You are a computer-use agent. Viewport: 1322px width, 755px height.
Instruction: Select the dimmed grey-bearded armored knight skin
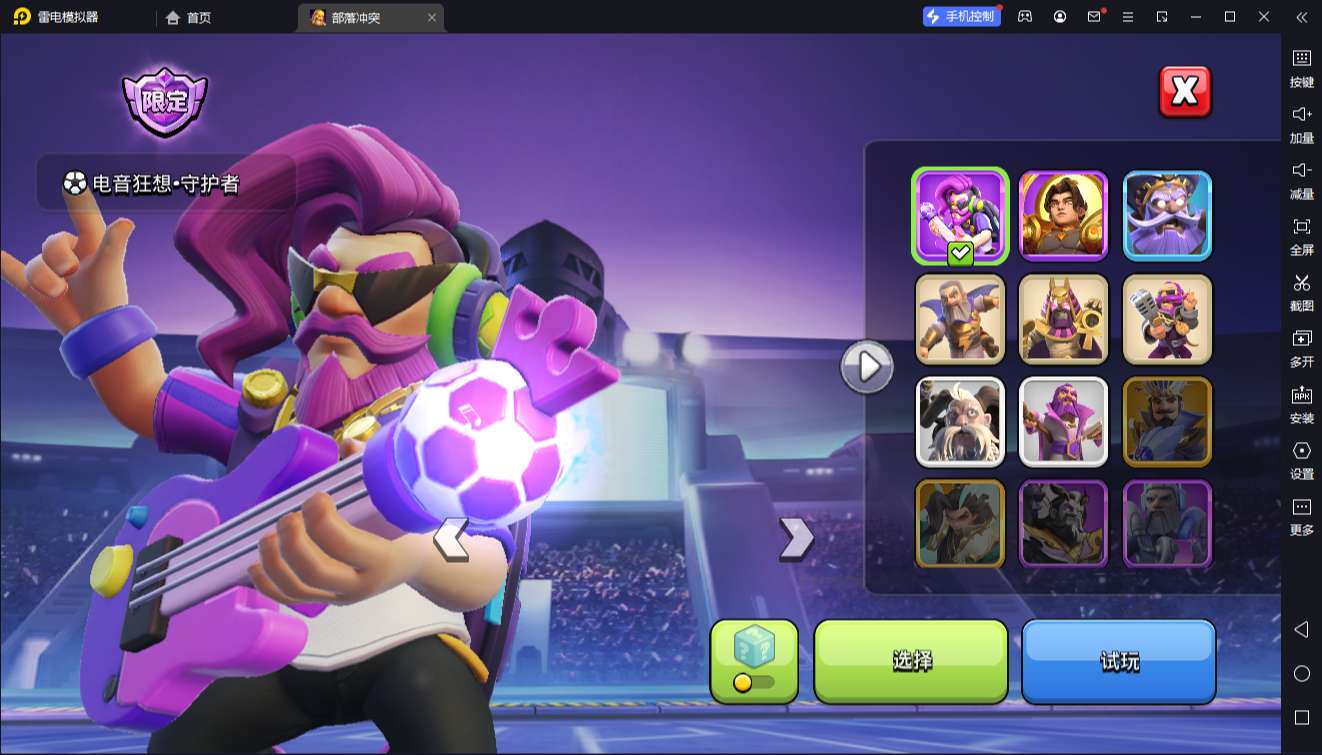pos(1167,525)
